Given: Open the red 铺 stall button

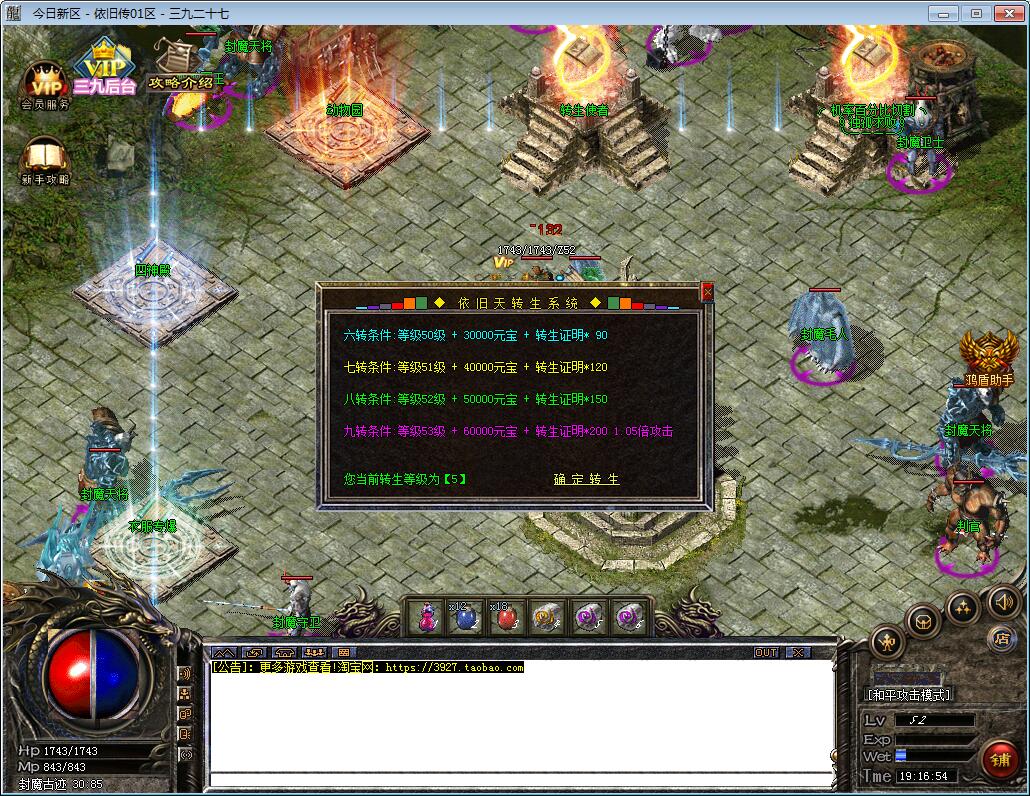Looking at the screenshot, I should pos(999,761).
